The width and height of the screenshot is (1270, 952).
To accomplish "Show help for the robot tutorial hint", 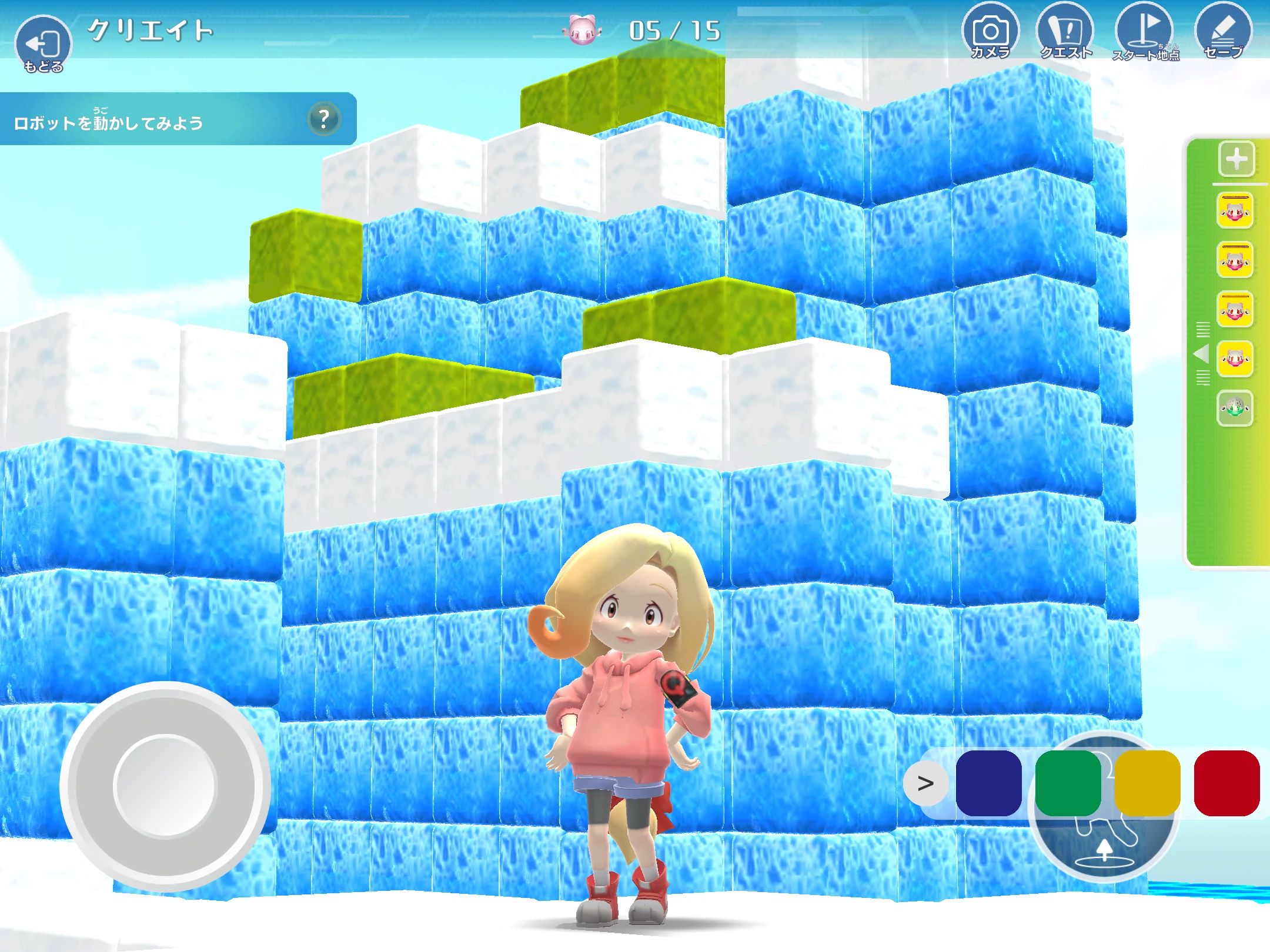I will click(x=323, y=119).
